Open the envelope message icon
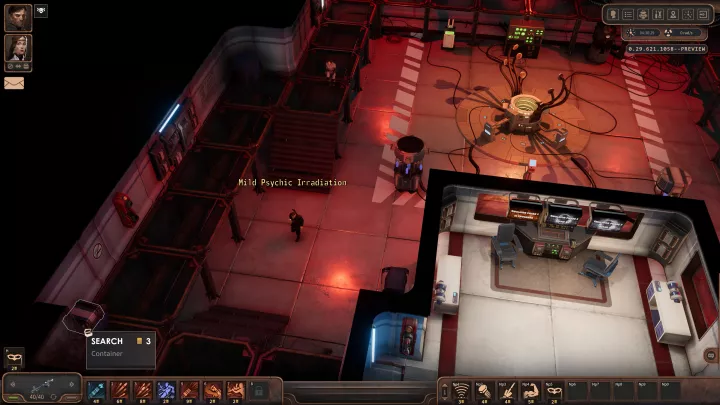Viewport: 720px width, 405px height. tap(14, 83)
